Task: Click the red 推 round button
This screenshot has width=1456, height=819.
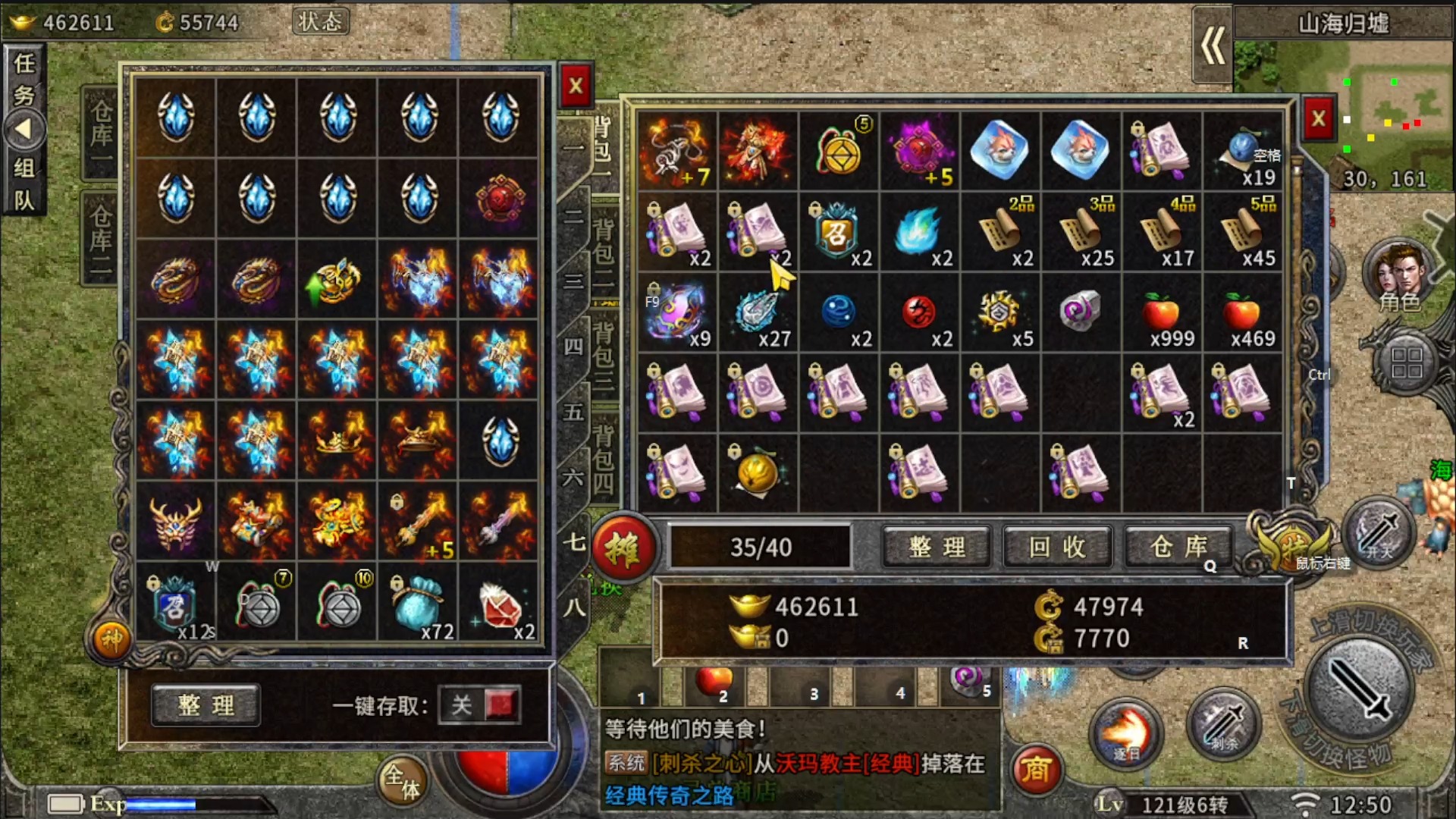Action: [623, 548]
